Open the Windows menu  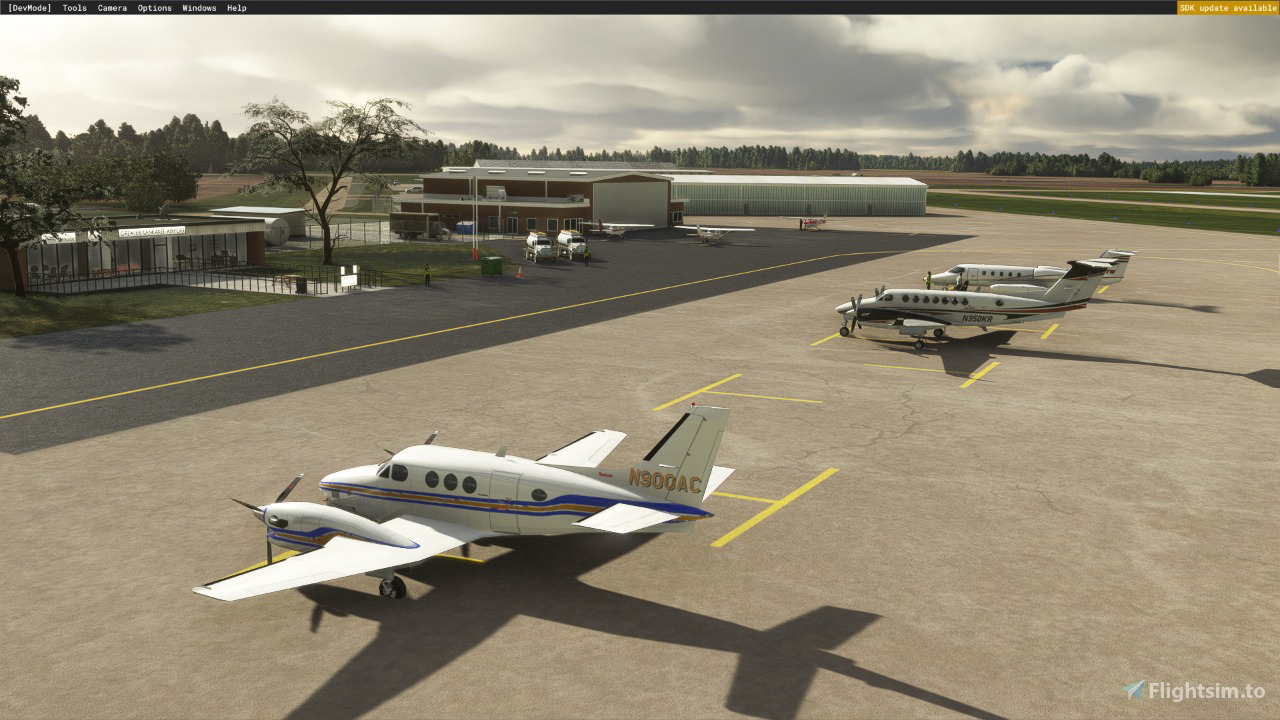(x=197, y=7)
